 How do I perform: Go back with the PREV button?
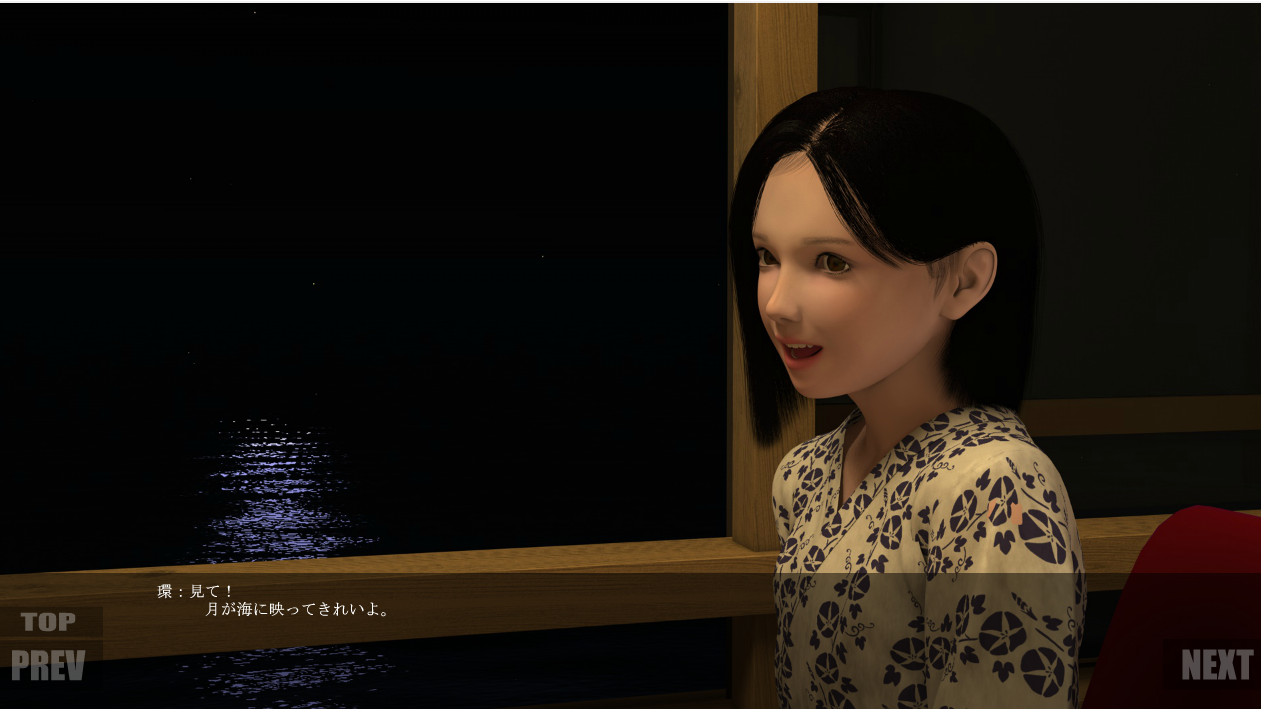click(x=48, y=666)
